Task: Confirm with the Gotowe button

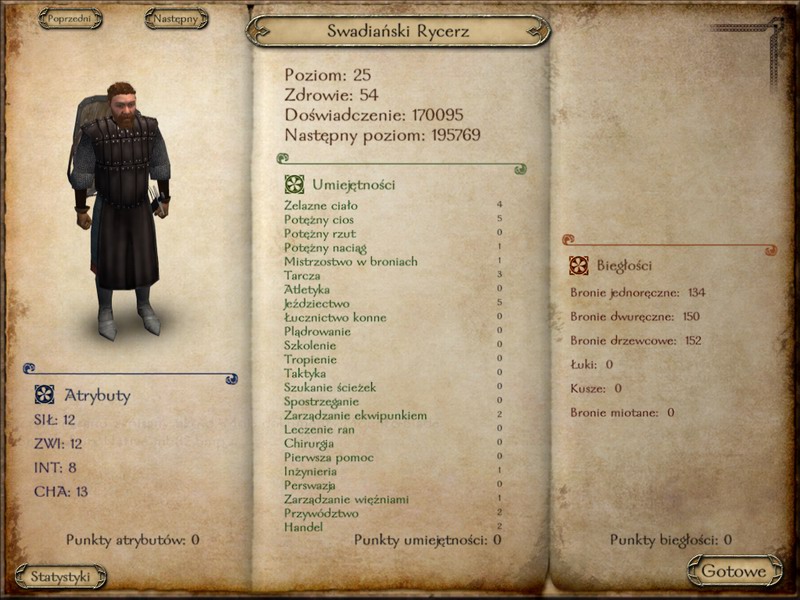Action: 734,572
